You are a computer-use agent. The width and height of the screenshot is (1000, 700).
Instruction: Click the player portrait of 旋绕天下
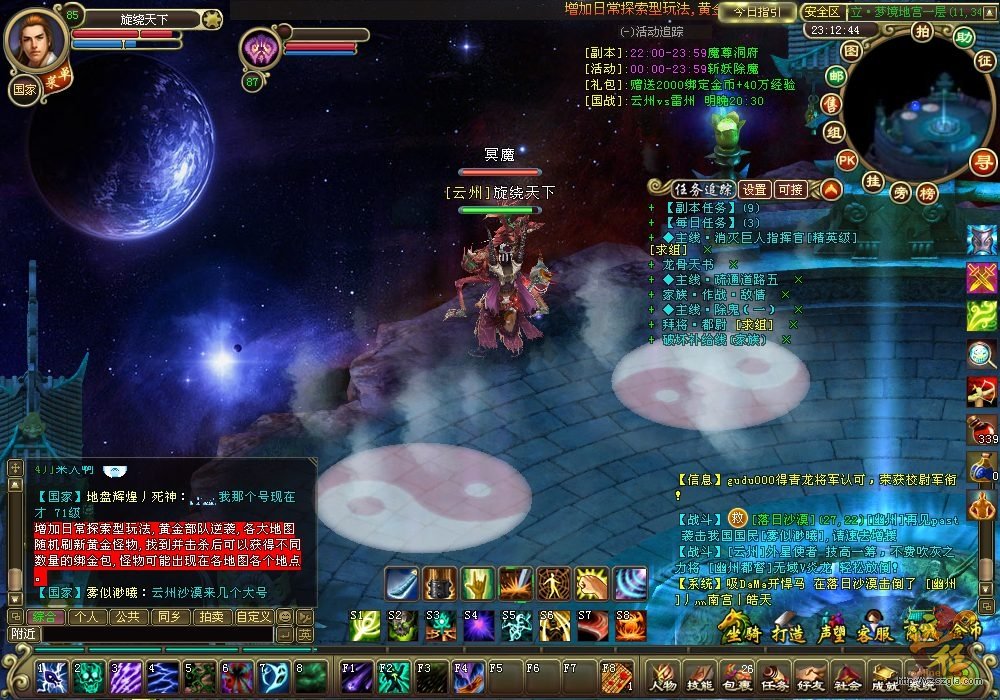click(x=36, y=38)
